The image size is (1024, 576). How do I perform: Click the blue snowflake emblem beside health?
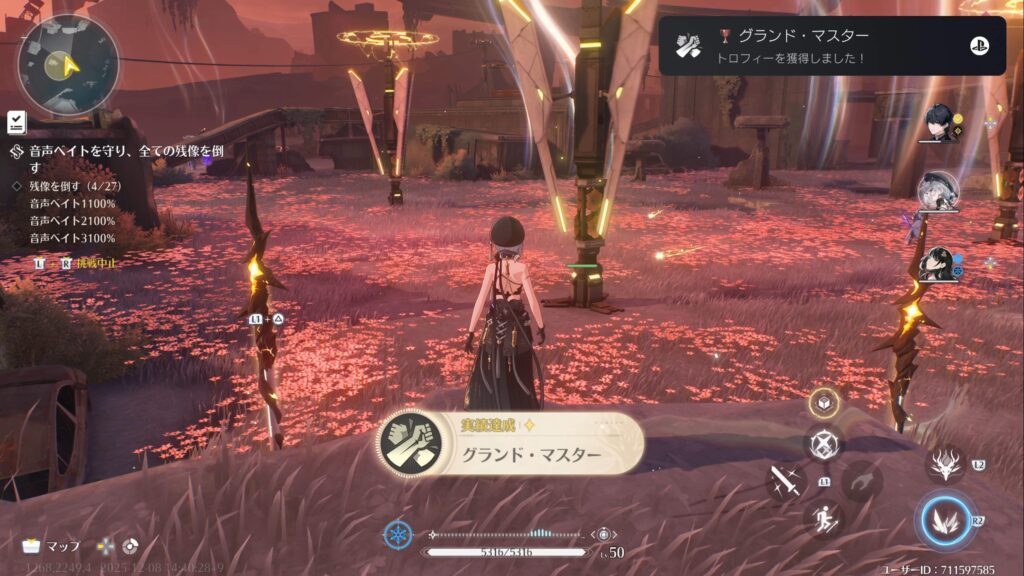click(x=397, y=535)
